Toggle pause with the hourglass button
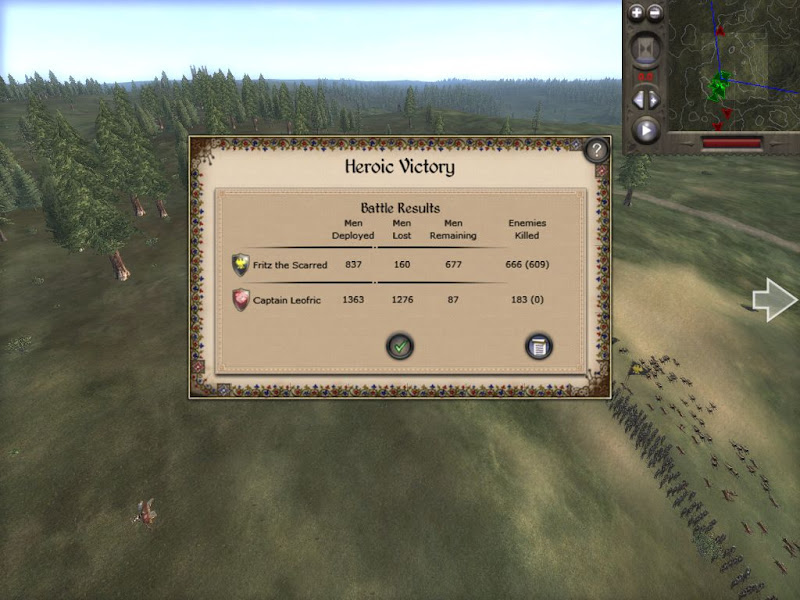 coord(646,49)
